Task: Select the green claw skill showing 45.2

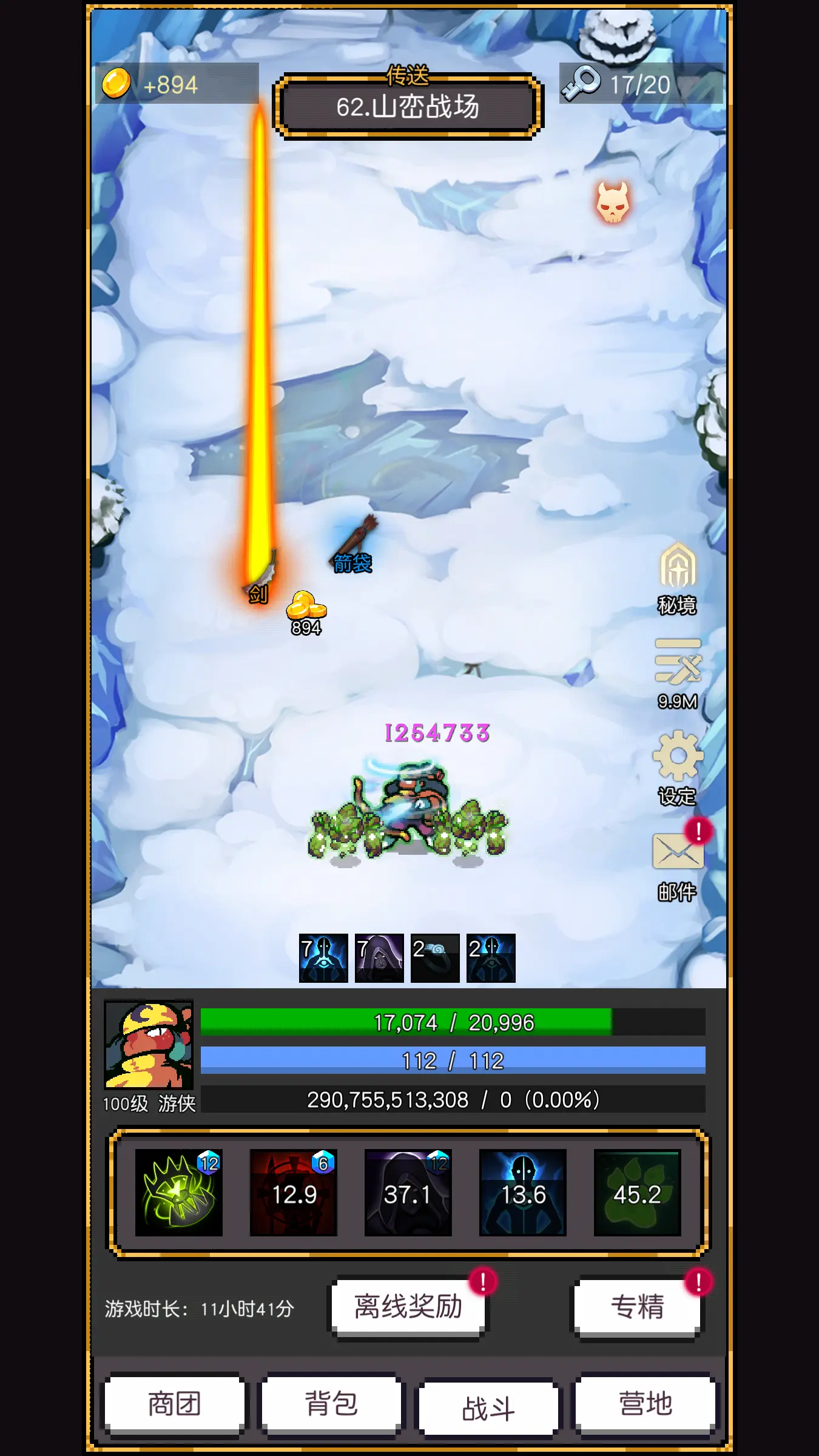Action: click(637, 1192)
